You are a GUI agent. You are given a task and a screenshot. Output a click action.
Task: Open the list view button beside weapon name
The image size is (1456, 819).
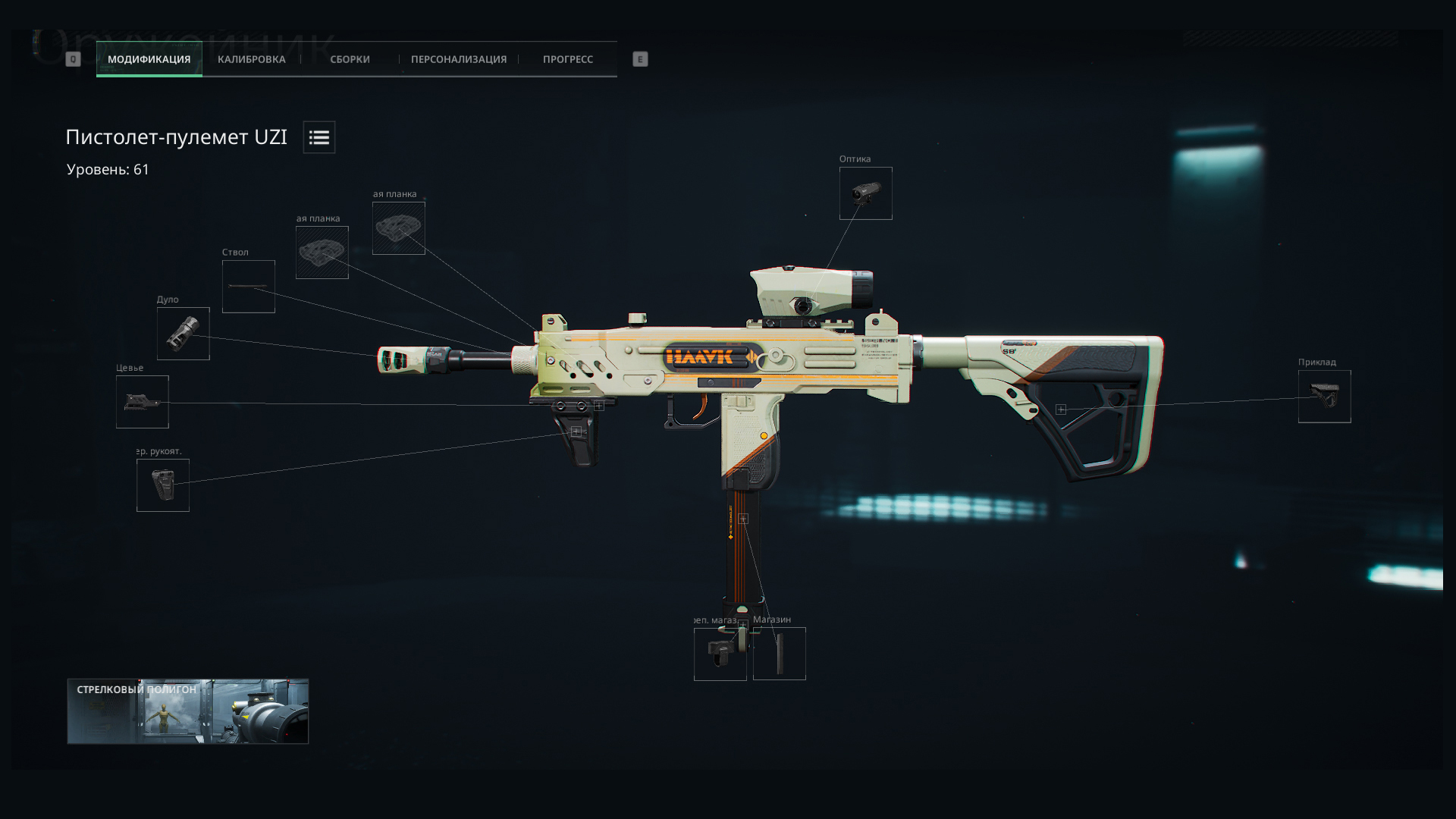[319, 137]
